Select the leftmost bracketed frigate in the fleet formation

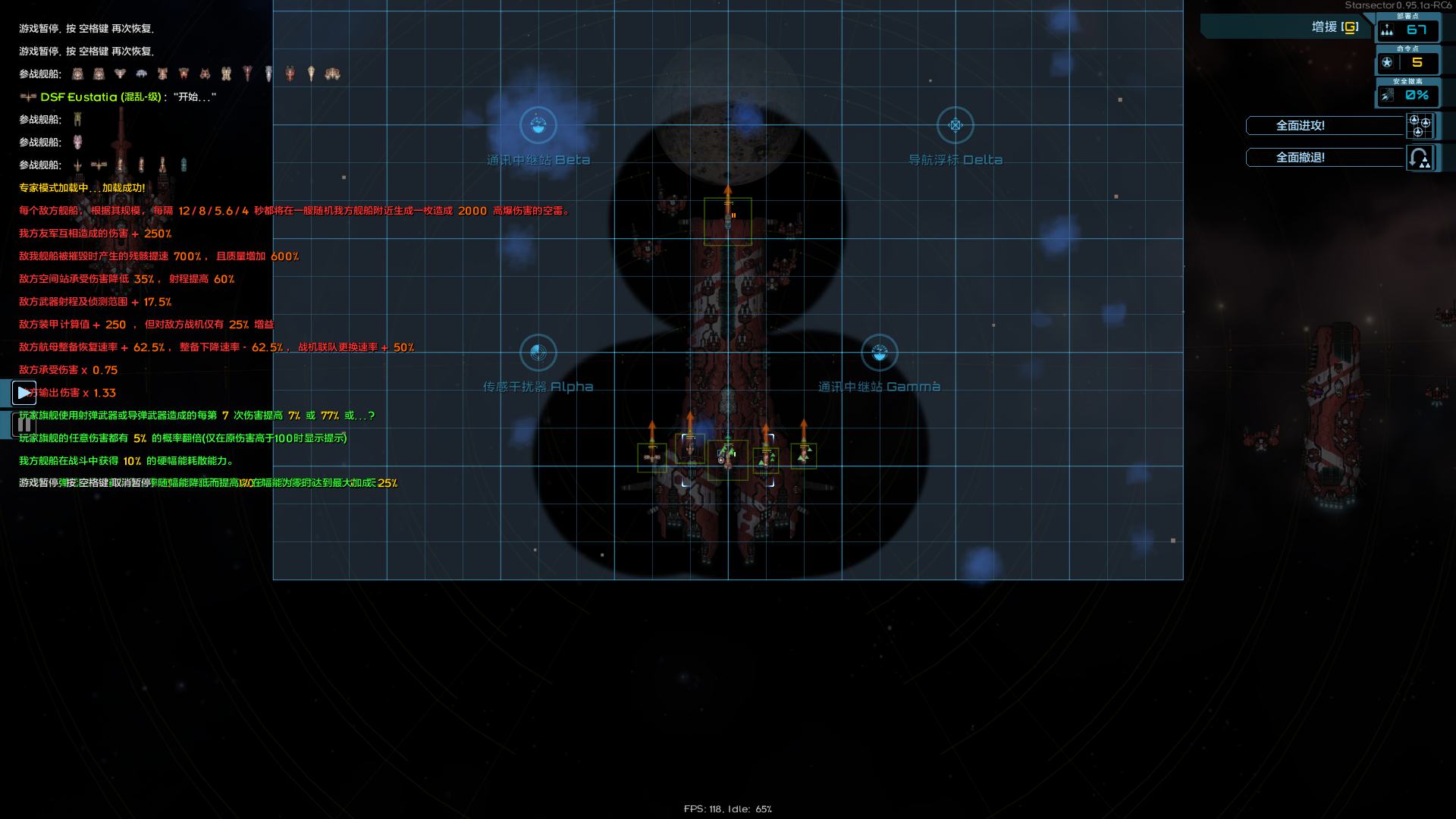coord(651,456)
